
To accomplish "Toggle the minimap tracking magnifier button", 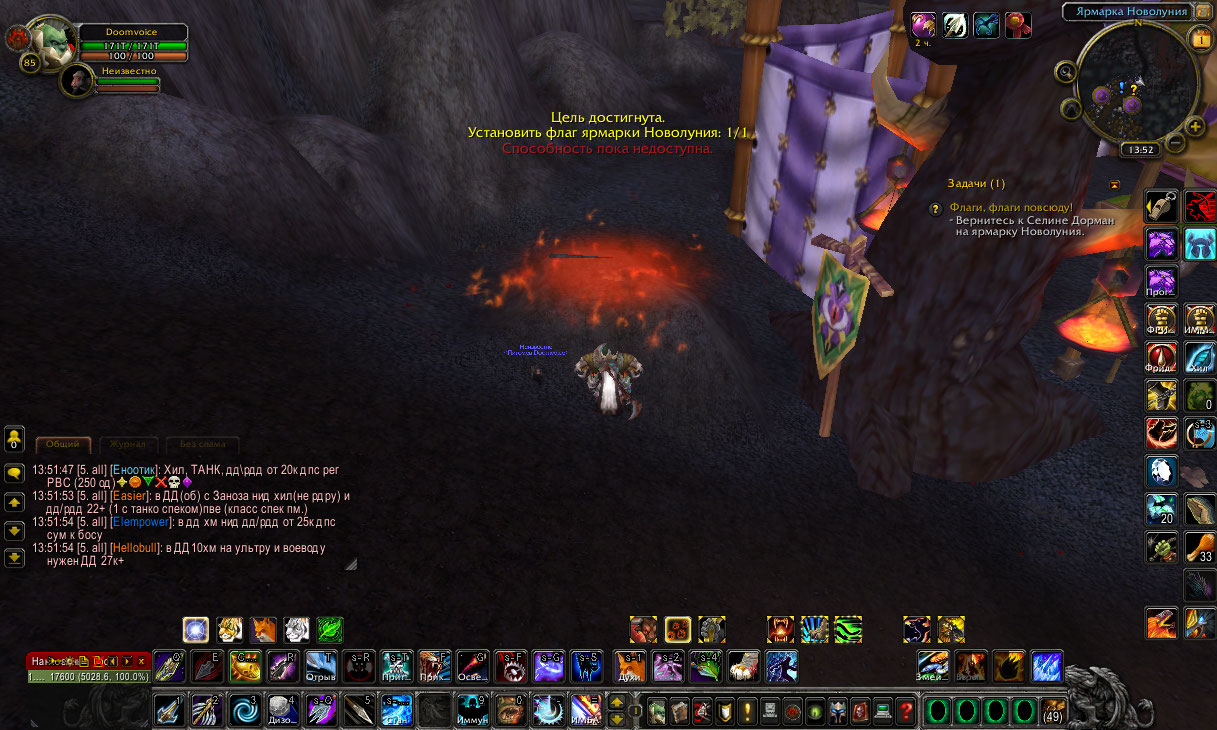I will 1065,72.
